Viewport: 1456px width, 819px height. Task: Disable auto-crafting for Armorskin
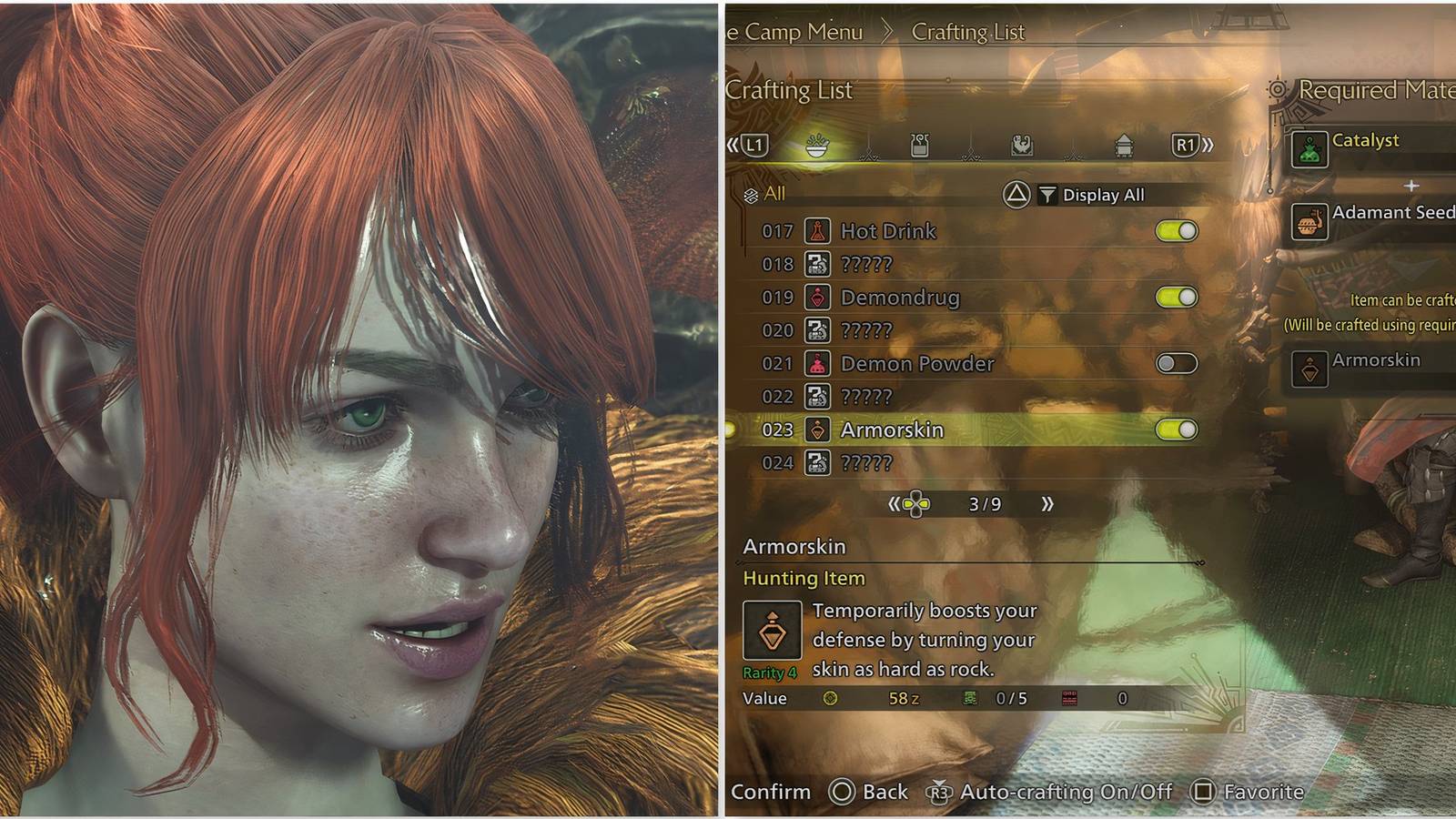pos(1177,429)
